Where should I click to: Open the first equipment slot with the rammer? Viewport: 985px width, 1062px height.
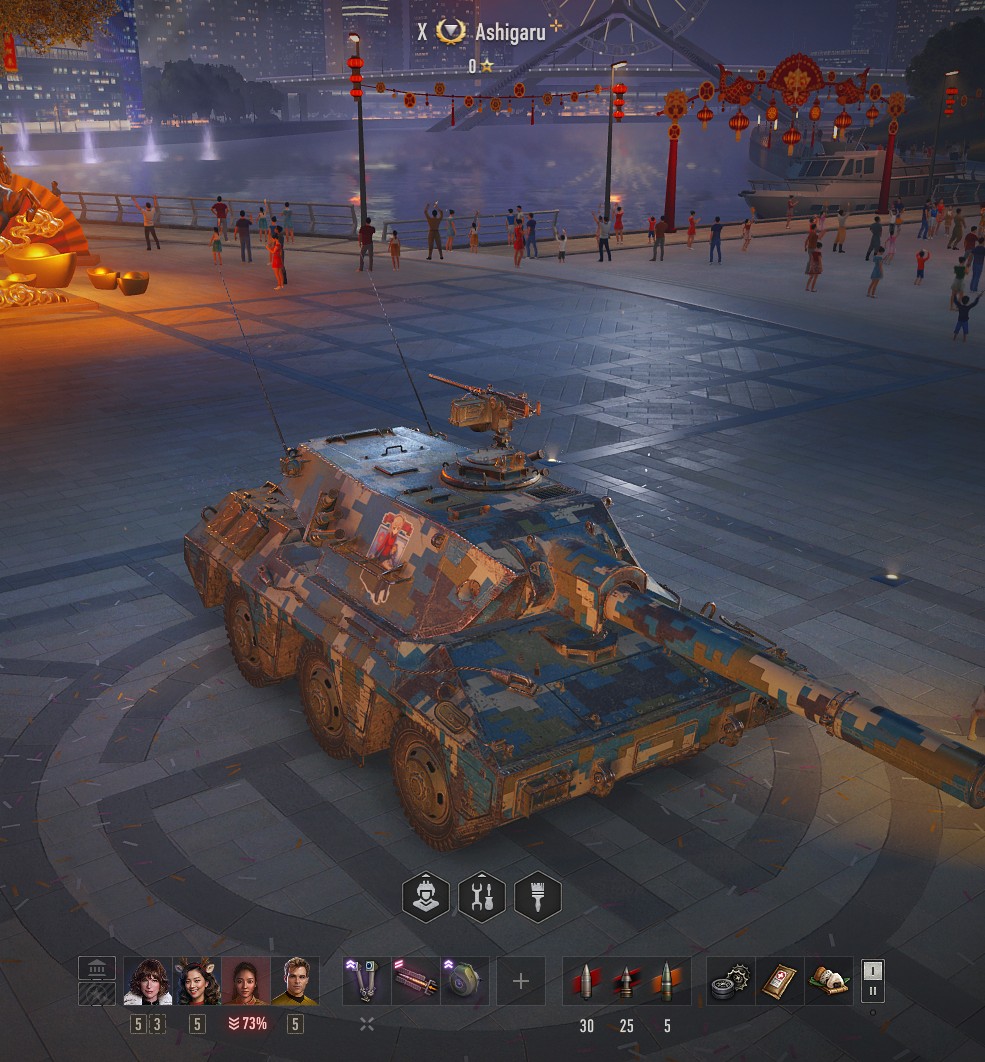pos(367,981)
